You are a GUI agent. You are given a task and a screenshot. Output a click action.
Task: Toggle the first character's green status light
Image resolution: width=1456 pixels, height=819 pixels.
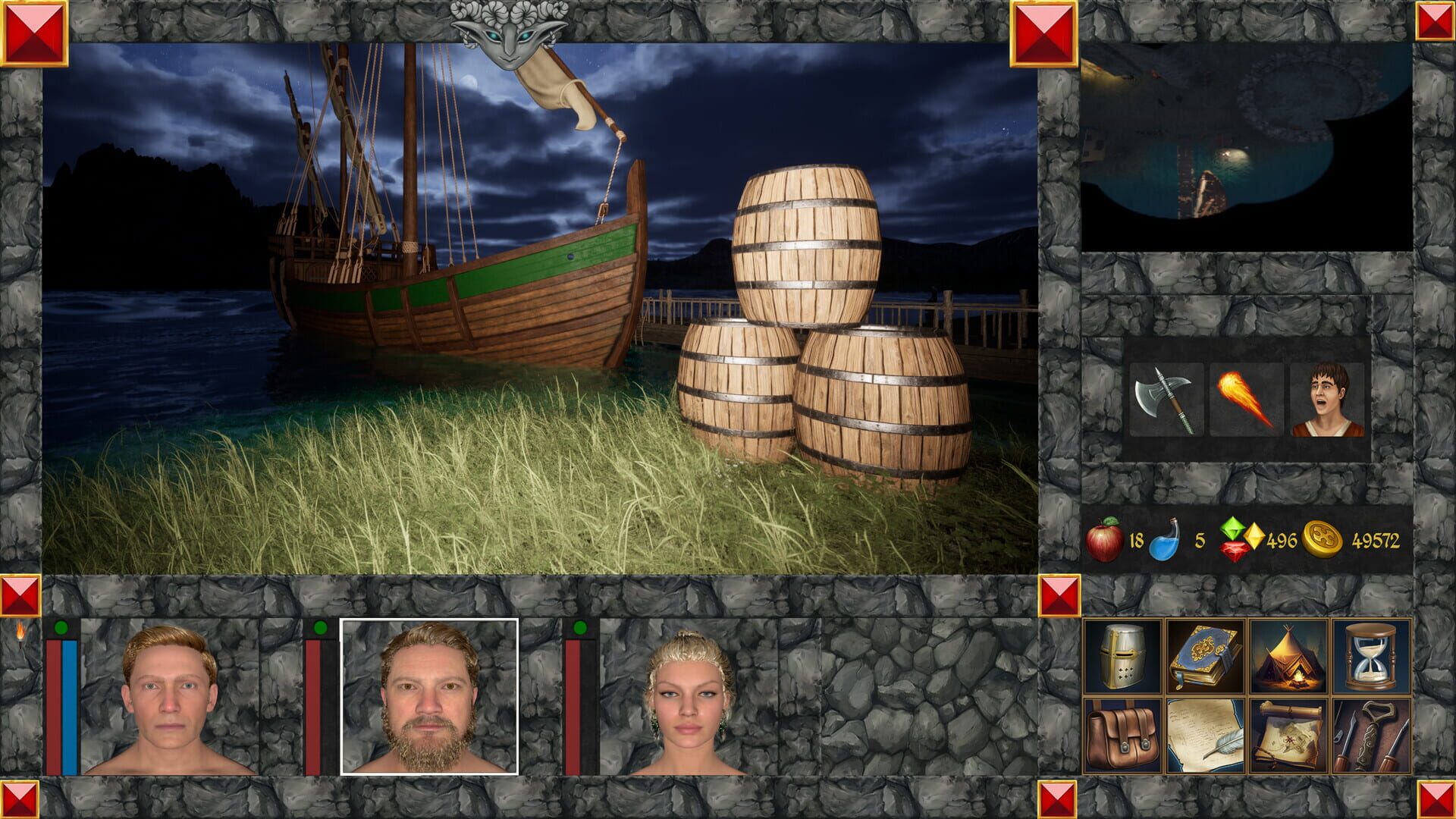pyautogui.click(x=62, y=627)
